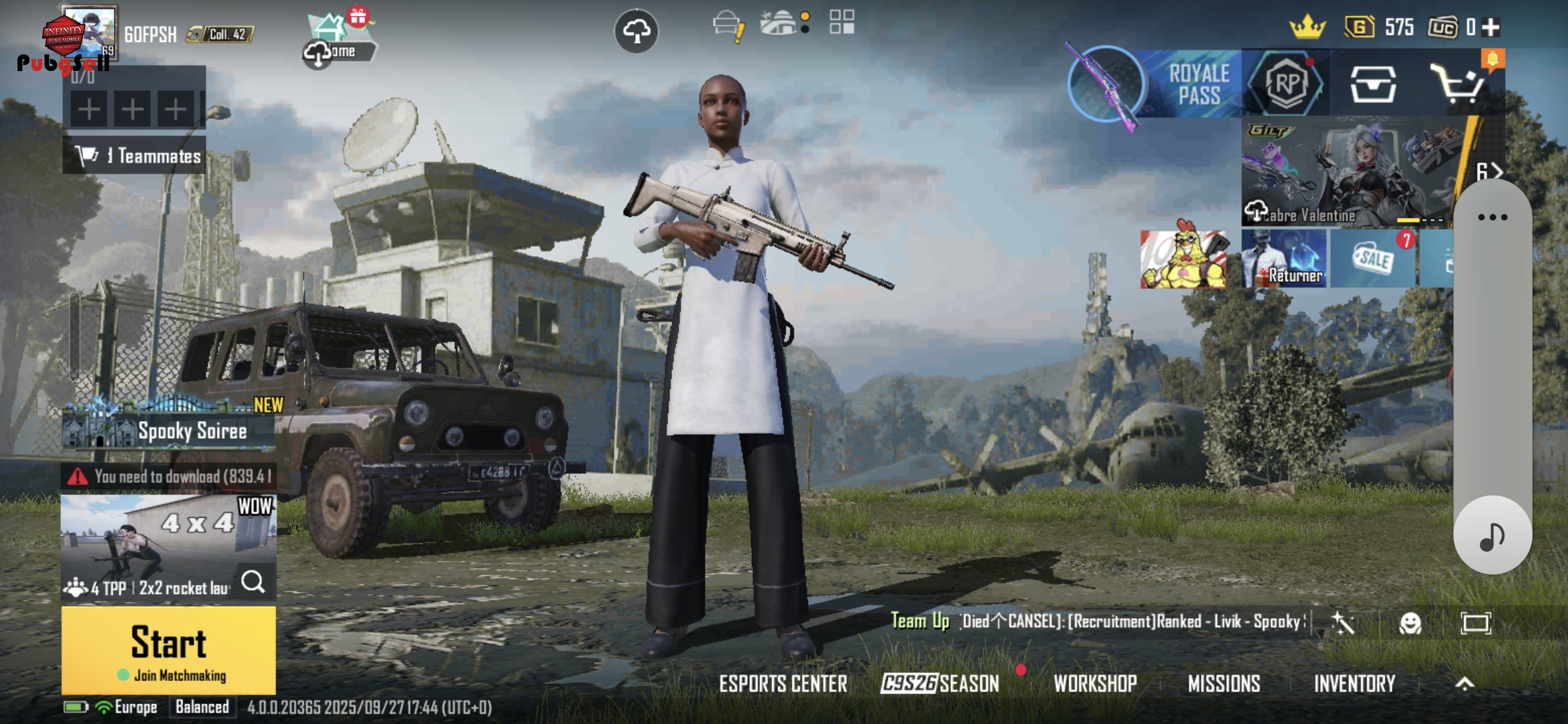Open the music note floating button
Screen dimensions: 1568x724
click(x=1492, y=536)
